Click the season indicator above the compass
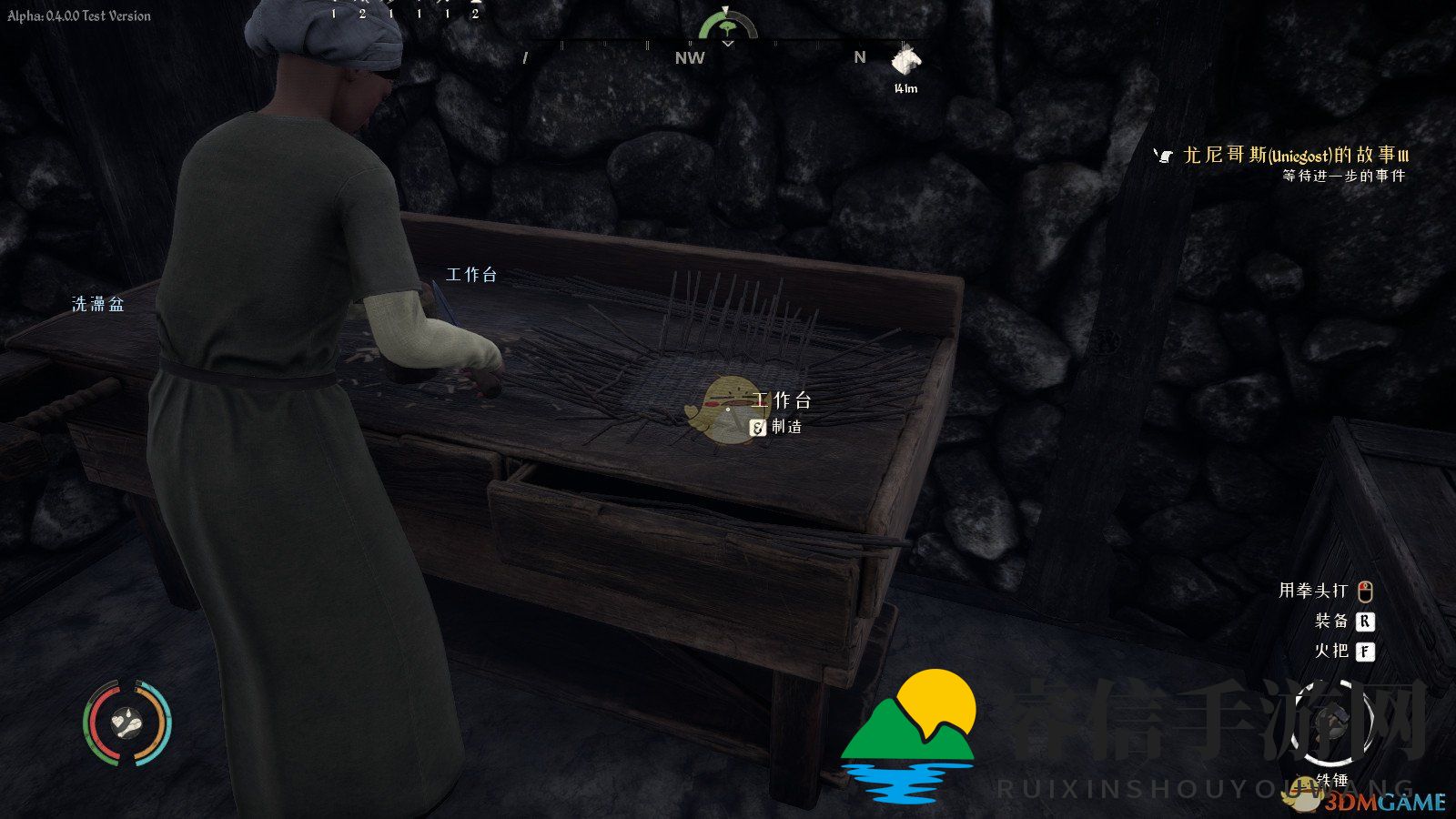1456x819 pixels. coord(727,25)
